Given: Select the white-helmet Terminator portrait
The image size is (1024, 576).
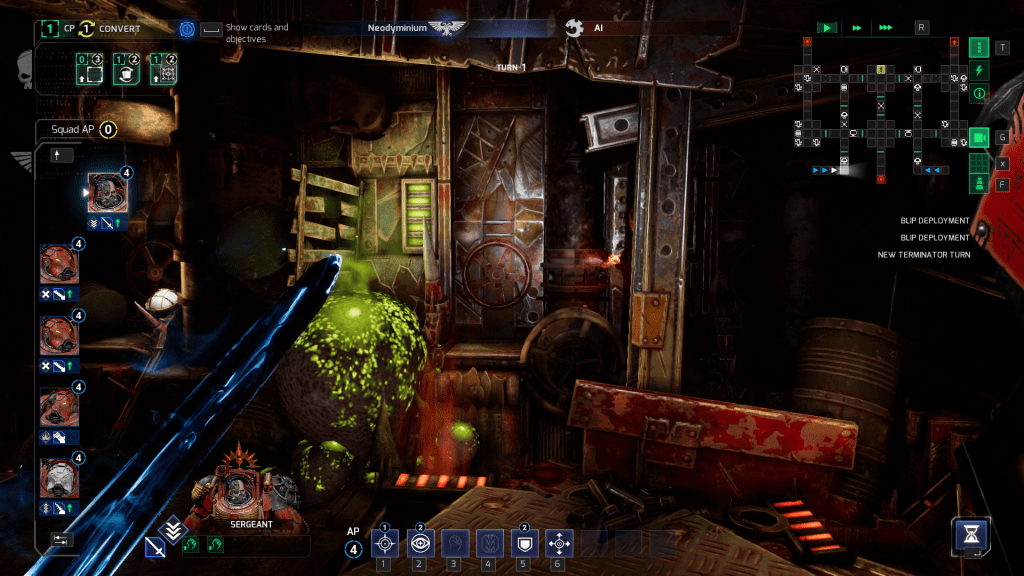Looking at the screenshot, I should (58, 477).
